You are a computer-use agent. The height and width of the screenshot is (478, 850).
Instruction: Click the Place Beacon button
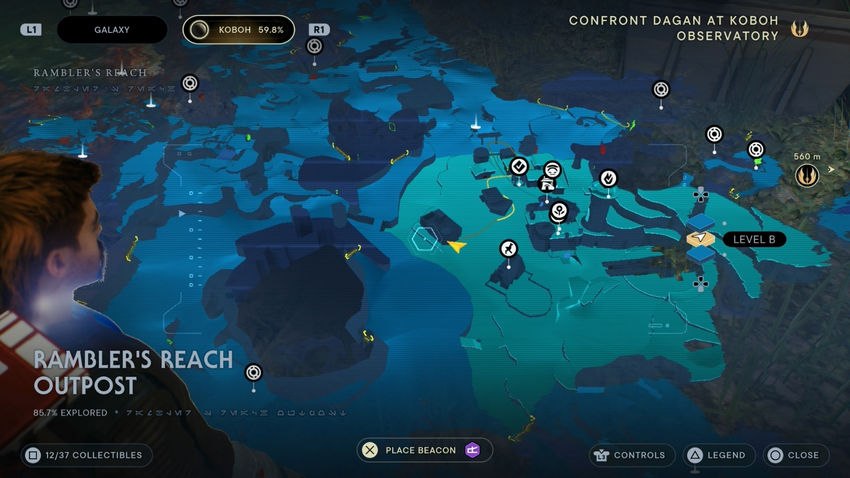[424, 450]
